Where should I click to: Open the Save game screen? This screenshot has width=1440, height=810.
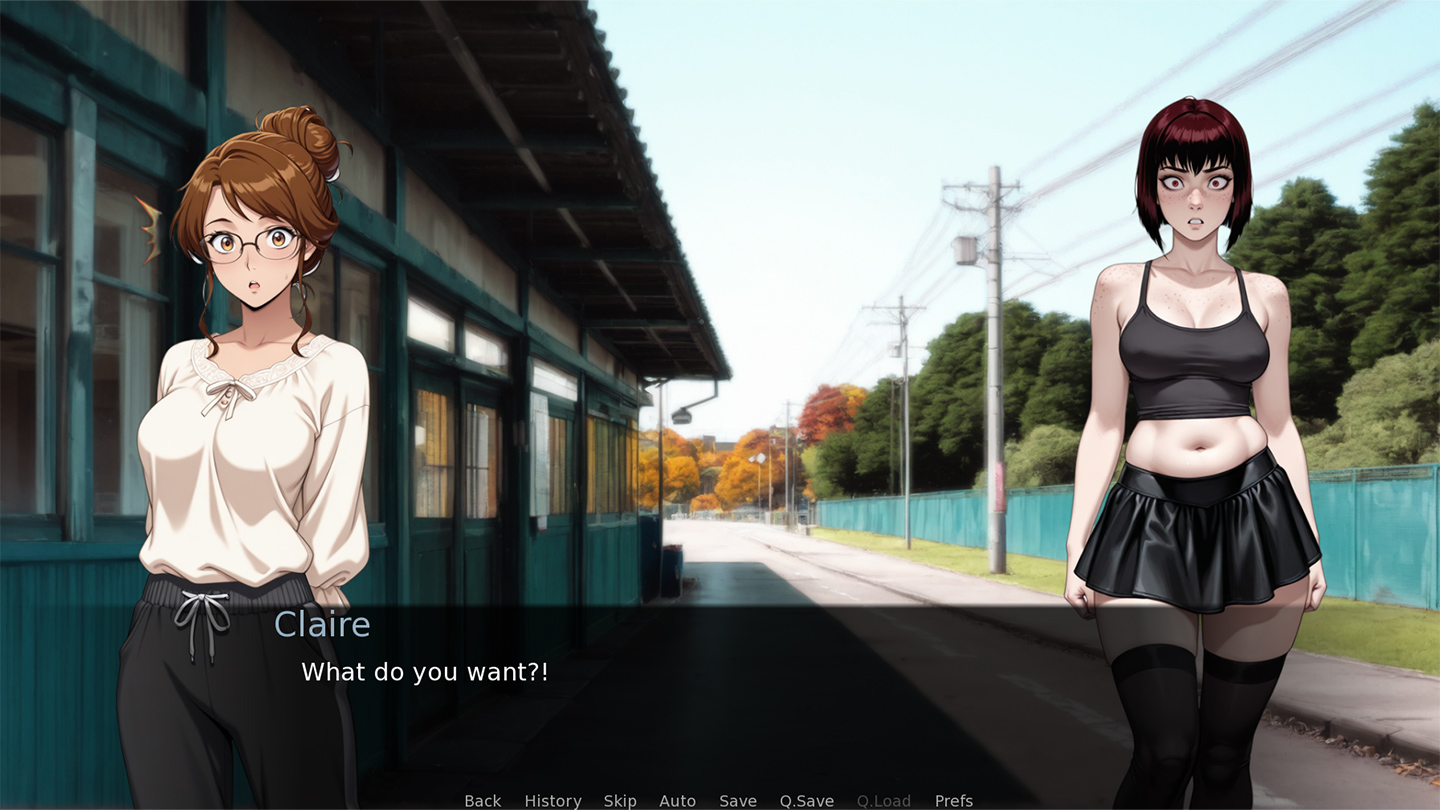click(738, 801)
